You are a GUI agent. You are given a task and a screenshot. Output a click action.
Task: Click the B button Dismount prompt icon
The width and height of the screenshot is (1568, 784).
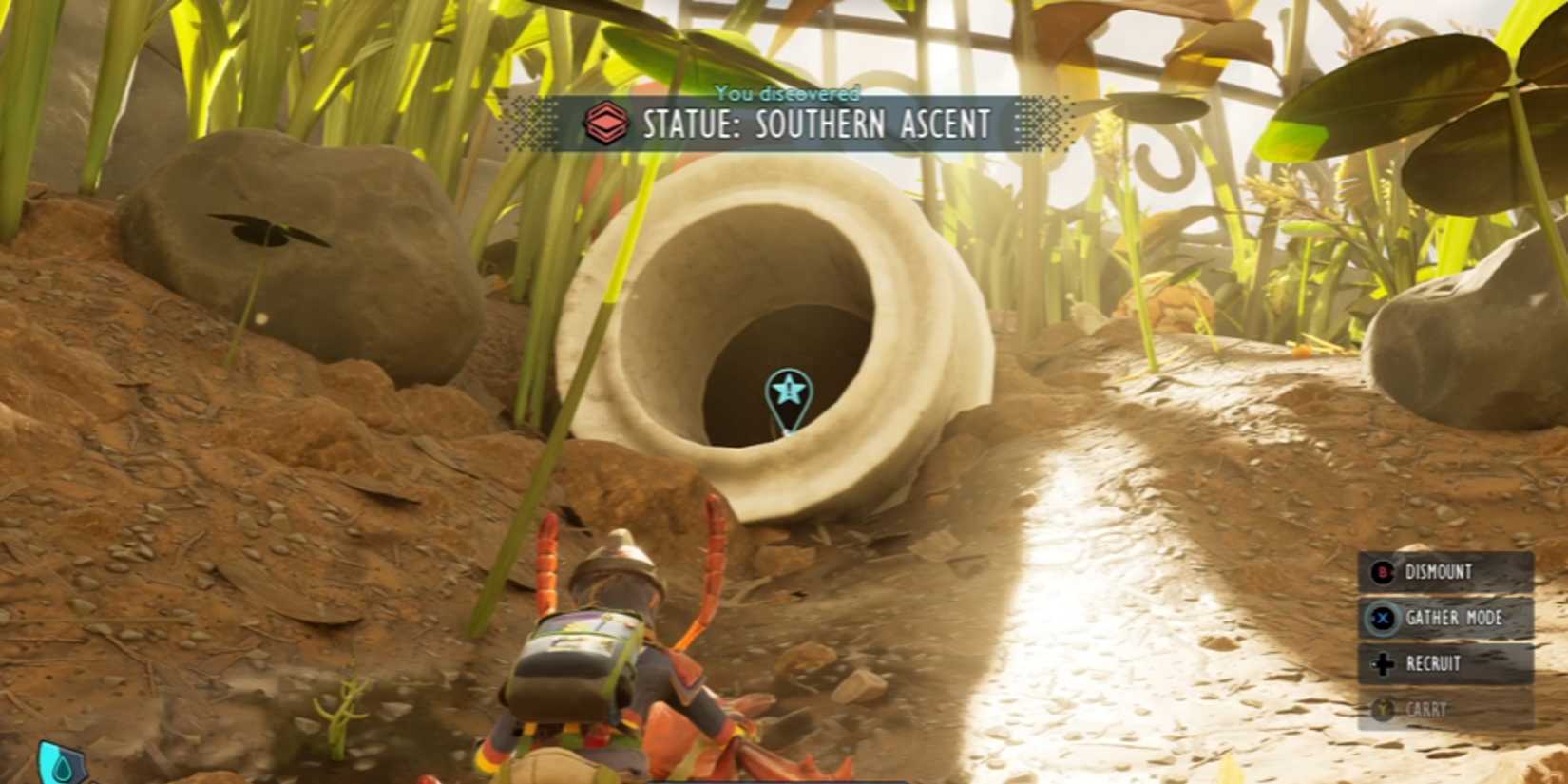(x=1383, y=572)
